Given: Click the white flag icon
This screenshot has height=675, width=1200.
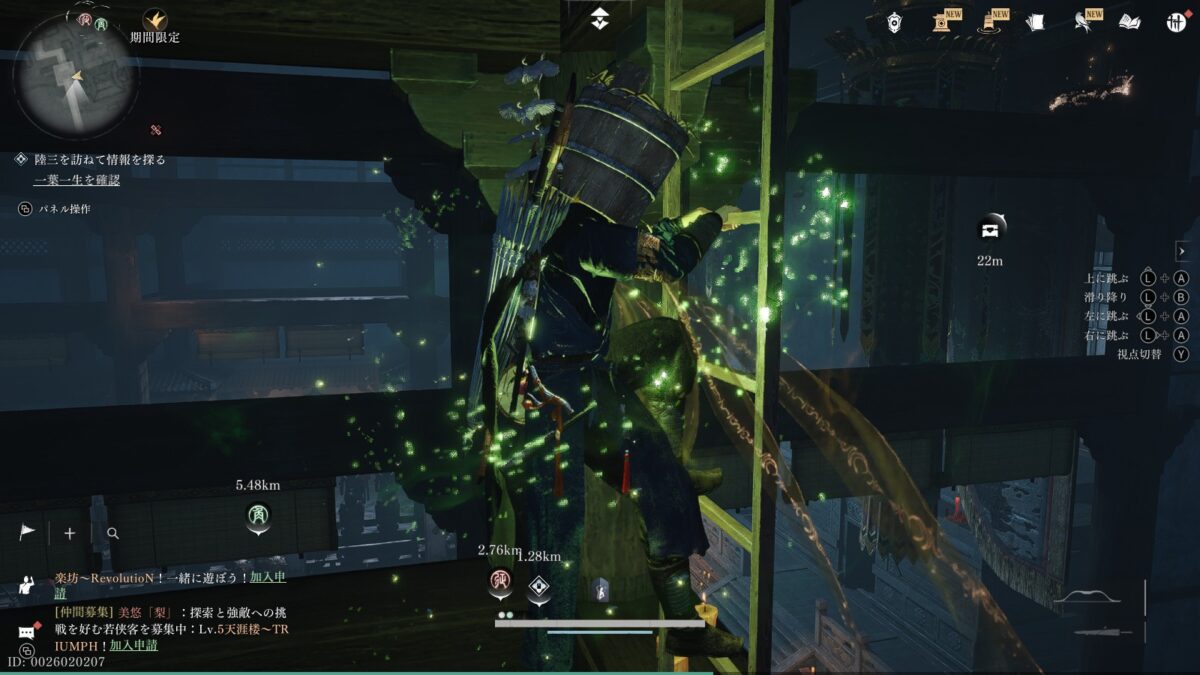Looking at the screenshot, I should (x=27, y=533).
